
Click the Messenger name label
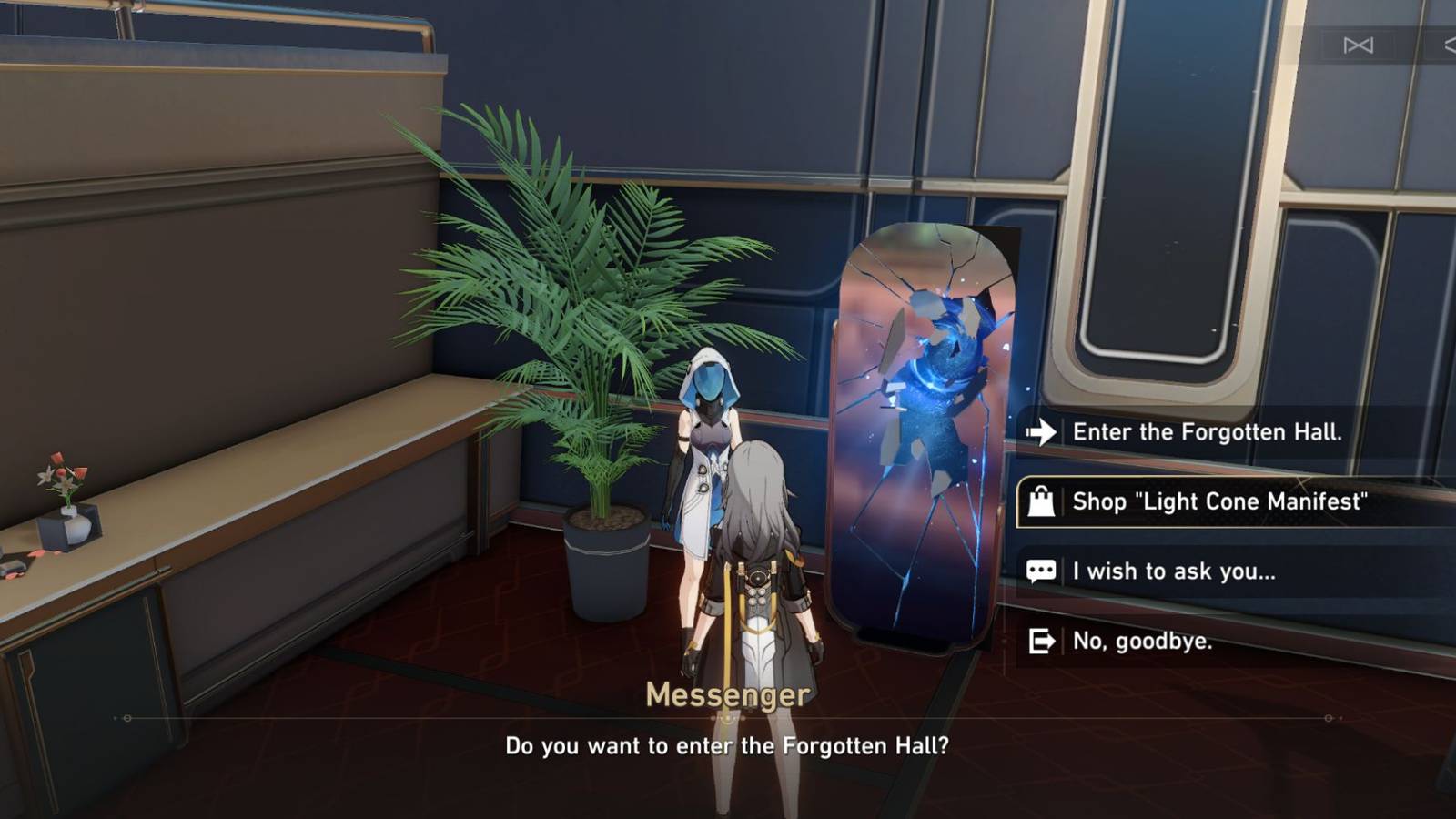click(x=728, y=694)
